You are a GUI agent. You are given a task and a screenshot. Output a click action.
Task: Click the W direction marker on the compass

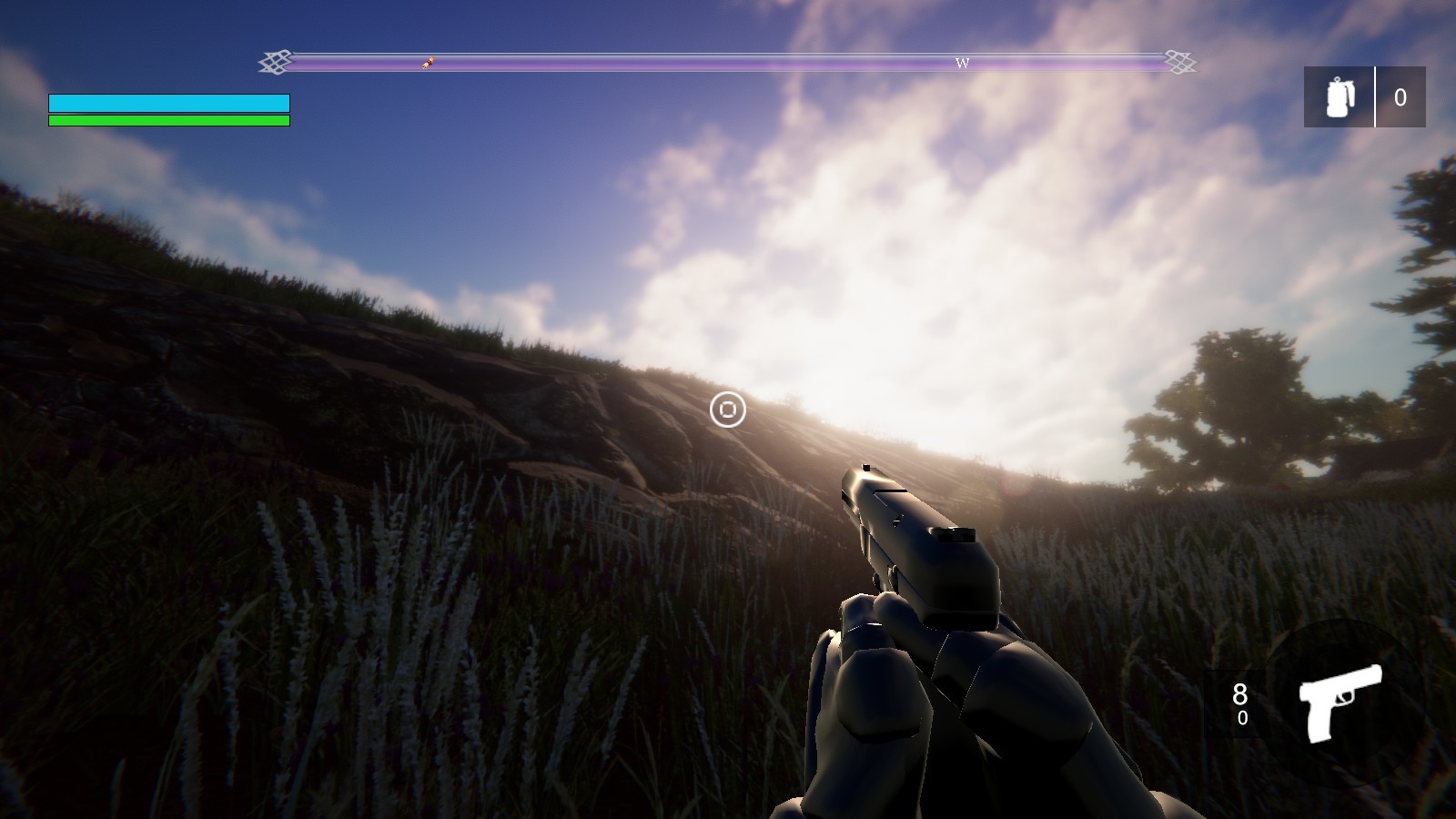click(962, 64)
